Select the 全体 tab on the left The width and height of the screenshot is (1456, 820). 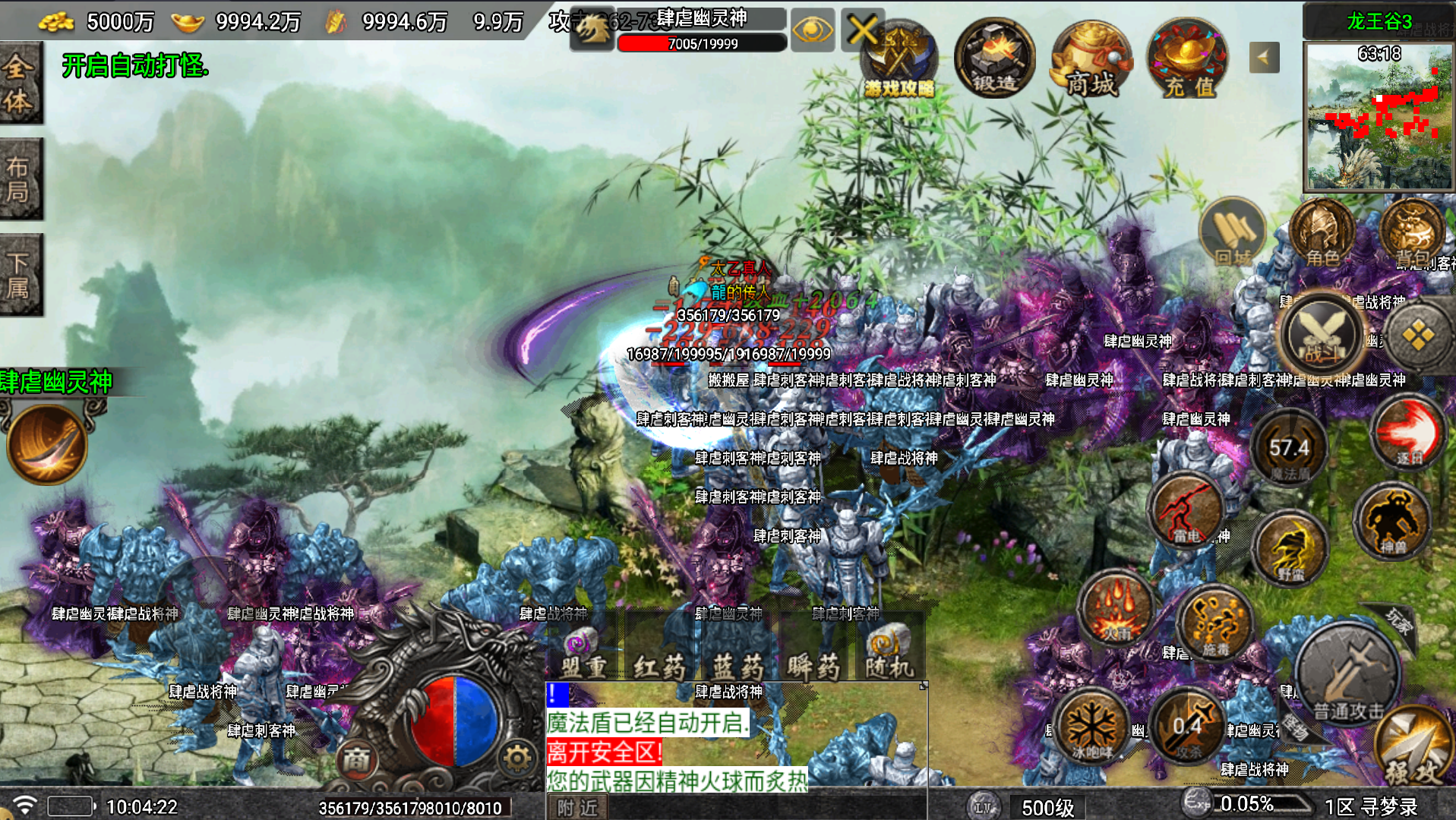tap(20, 84)
